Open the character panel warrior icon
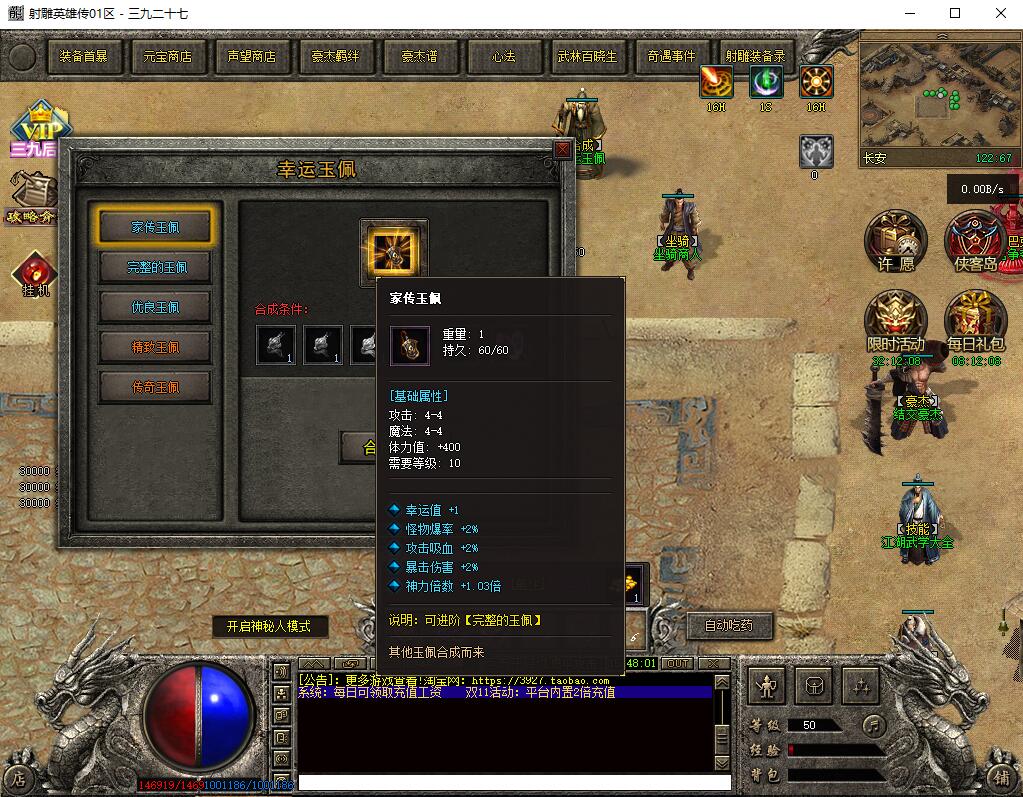Viewport: 1023px width, 797px height. click(767, 686)
